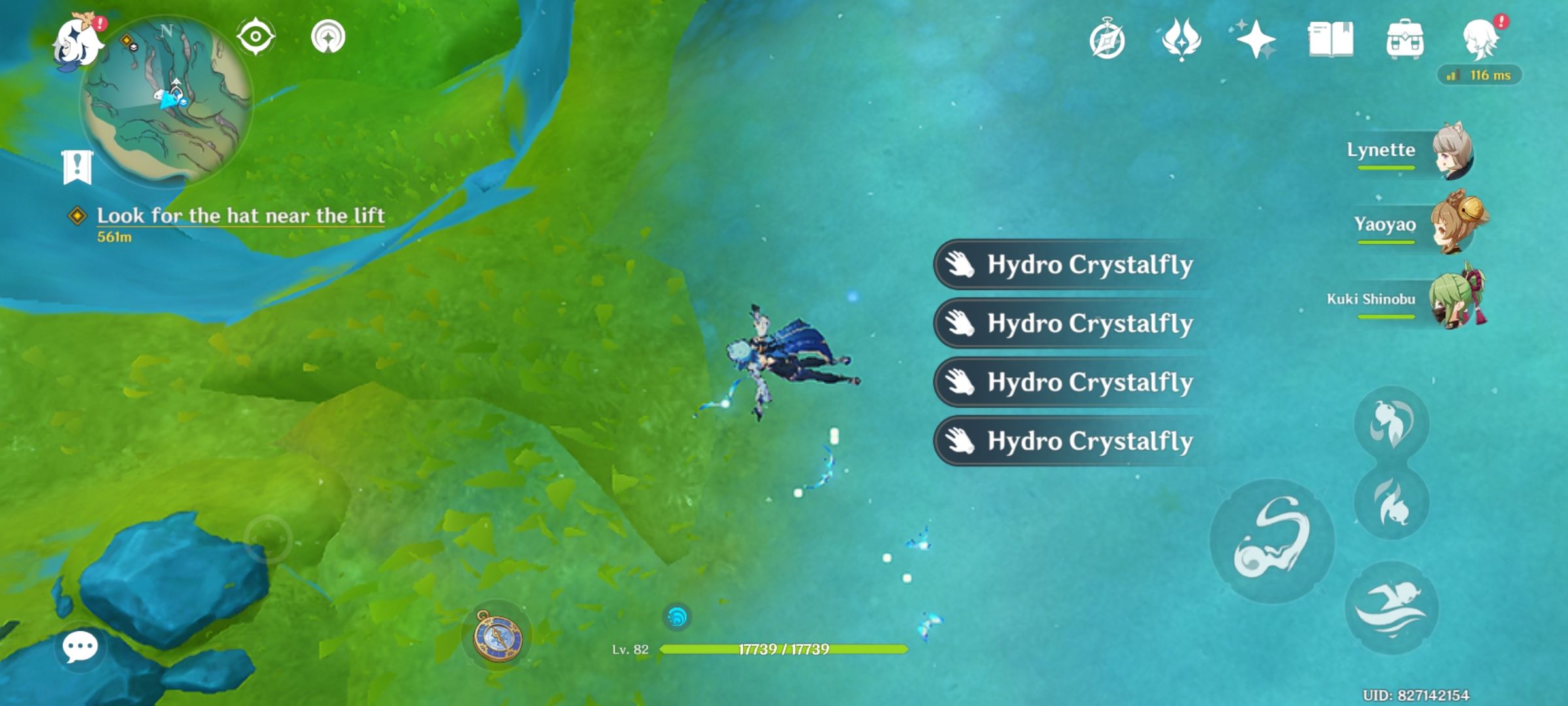Open the Paimon menu
1568x706 pixels.
pos(78,39)
